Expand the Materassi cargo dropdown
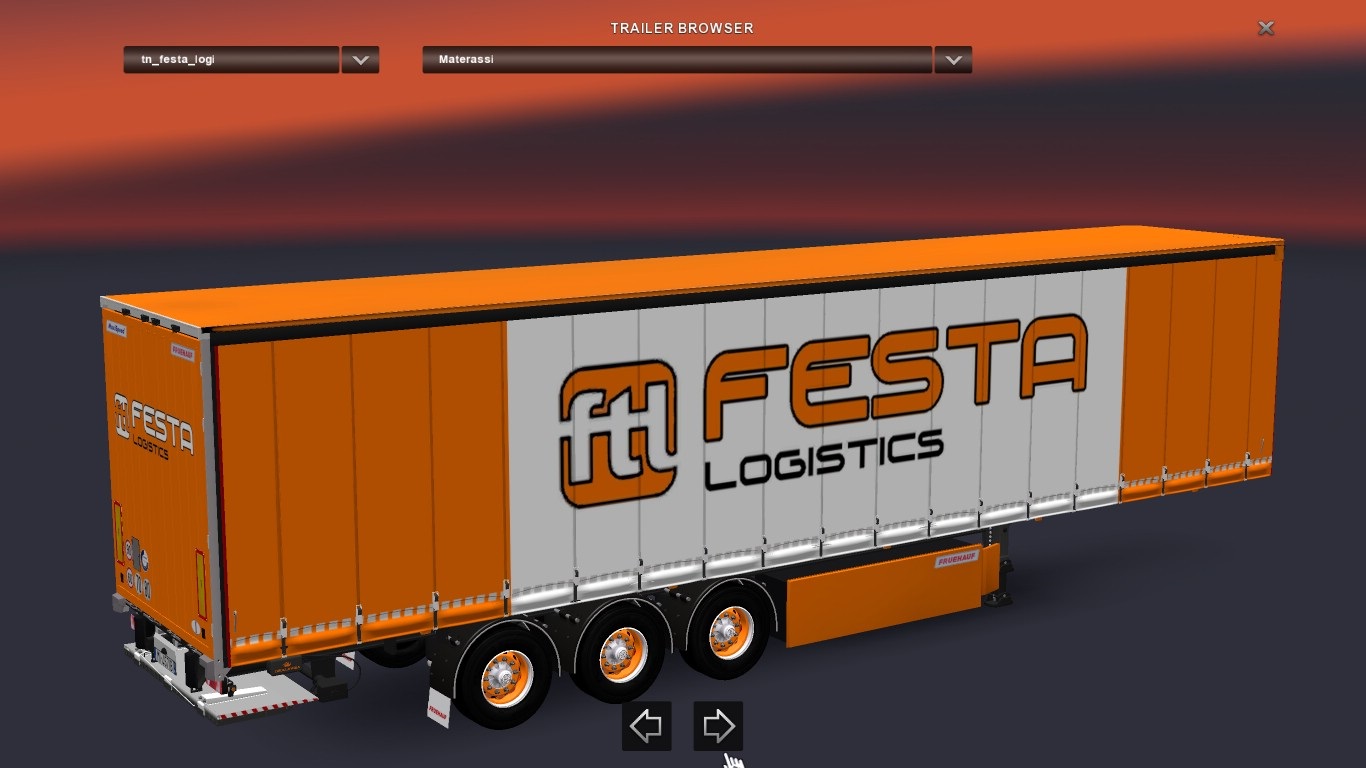Screen dimensions: 1366x768 point(953,60)
